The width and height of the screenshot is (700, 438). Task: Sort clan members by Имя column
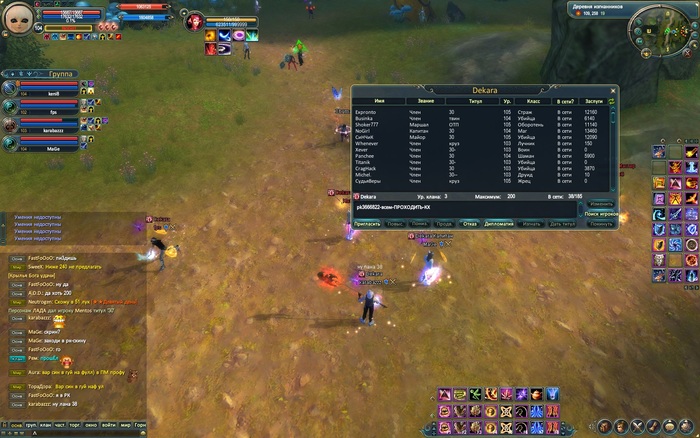click(379, 102)
